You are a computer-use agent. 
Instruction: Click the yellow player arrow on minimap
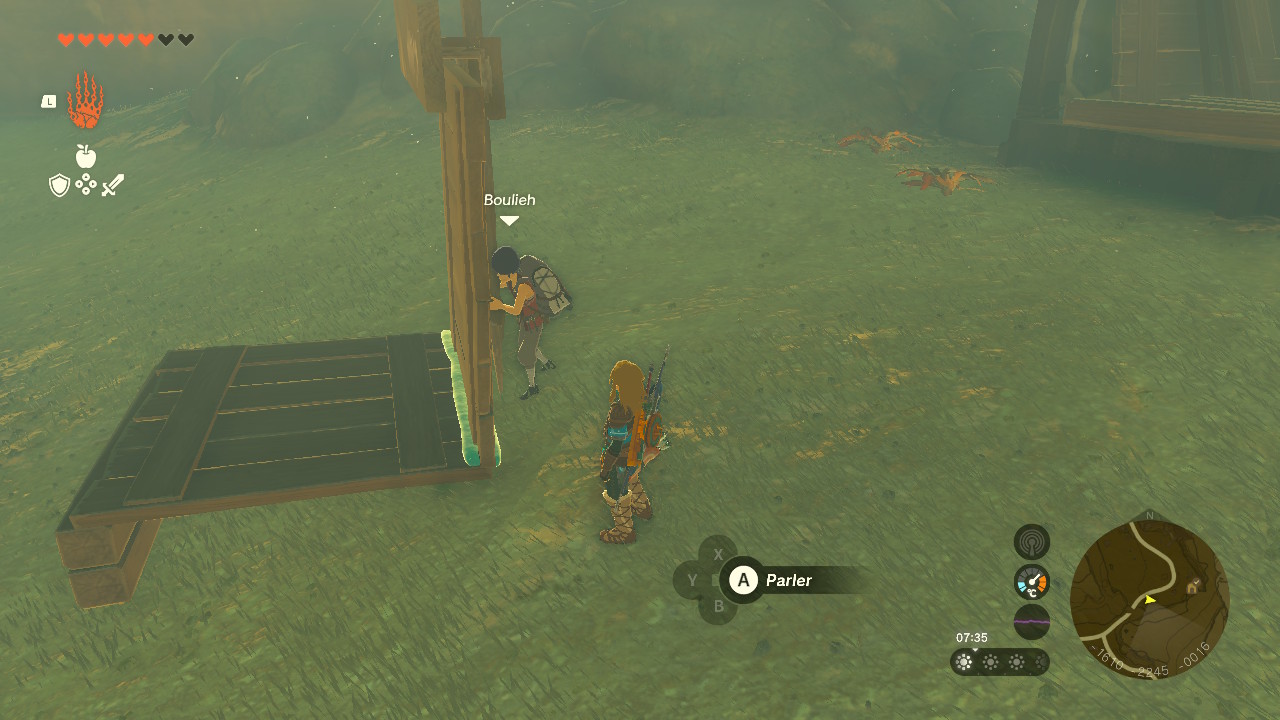point(1150,600)
